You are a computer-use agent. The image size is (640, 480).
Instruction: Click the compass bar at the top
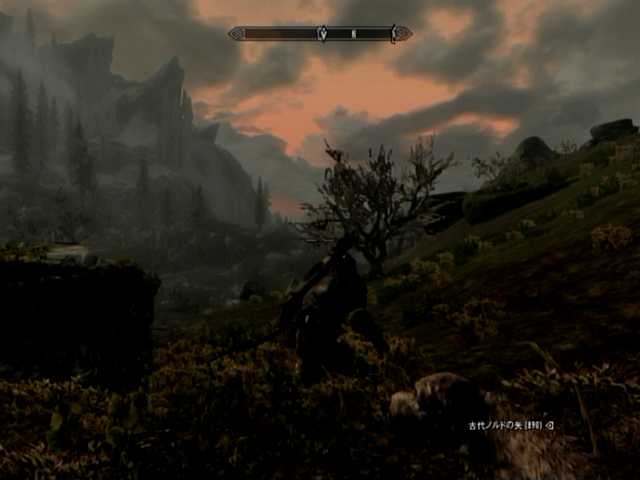[320, 34]
